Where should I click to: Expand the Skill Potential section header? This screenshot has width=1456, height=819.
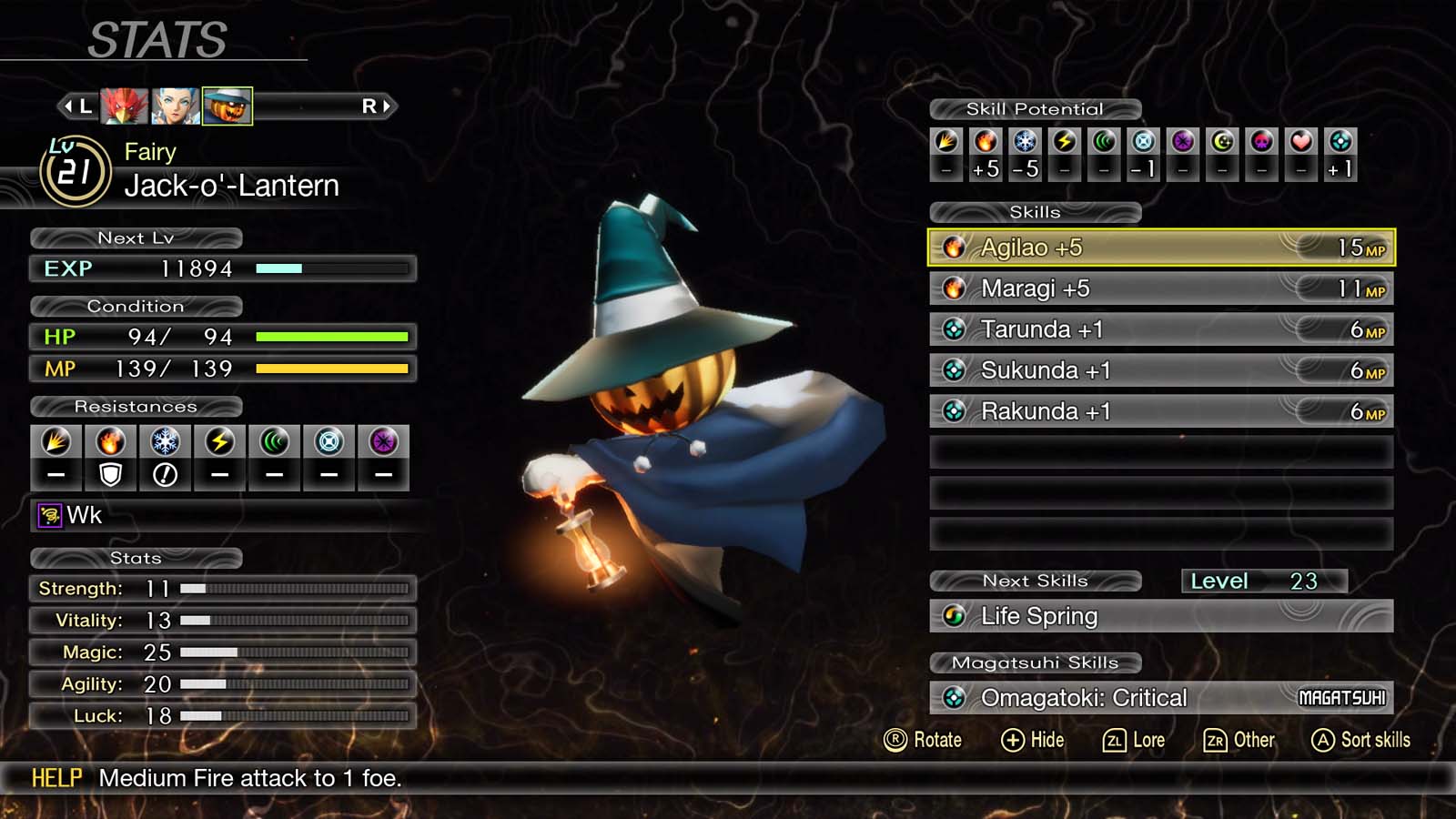pyautogui.click(x=1034, y=108)
